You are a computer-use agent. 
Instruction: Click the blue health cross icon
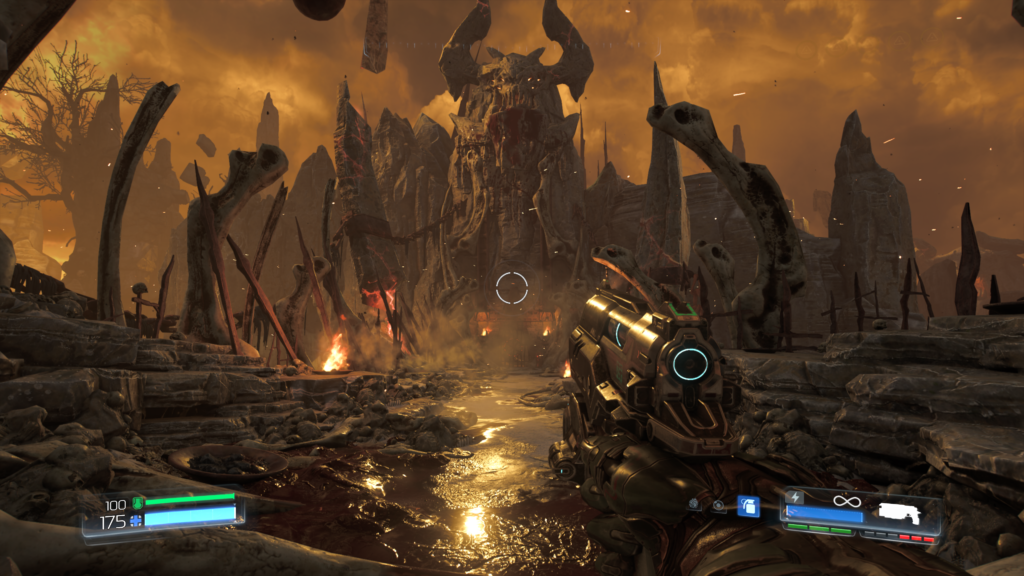138,521
